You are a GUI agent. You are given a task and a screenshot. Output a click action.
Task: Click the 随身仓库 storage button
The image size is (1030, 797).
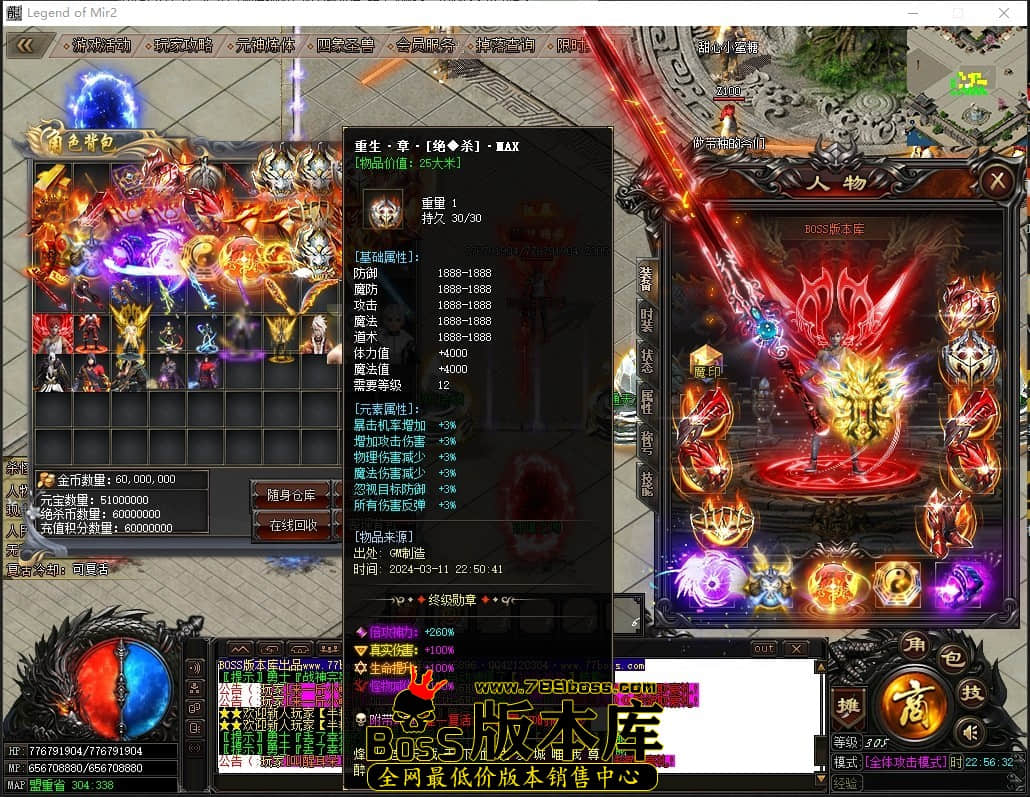[291, 495]
